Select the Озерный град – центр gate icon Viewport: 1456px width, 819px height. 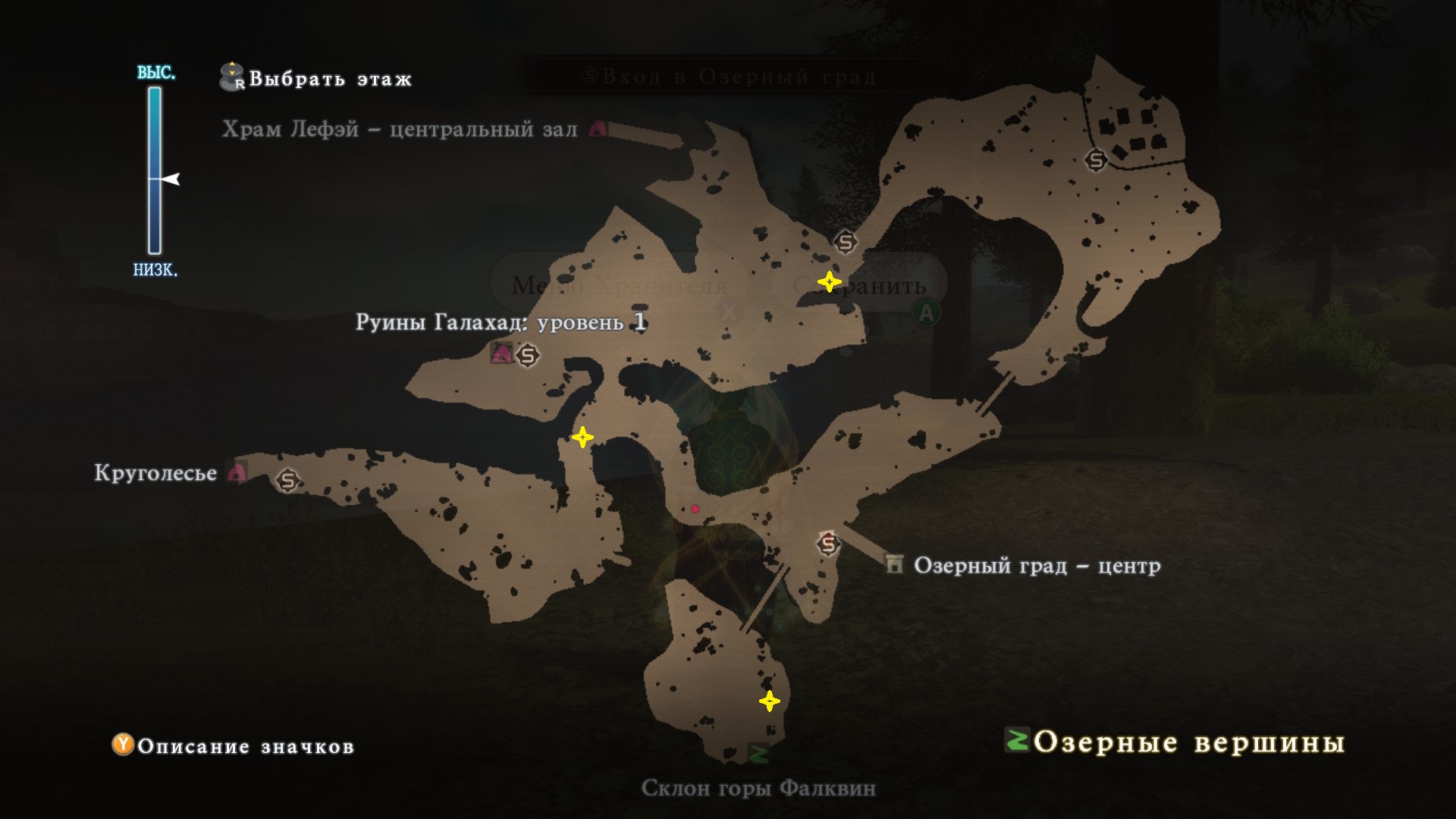click(x=895, y=564)
